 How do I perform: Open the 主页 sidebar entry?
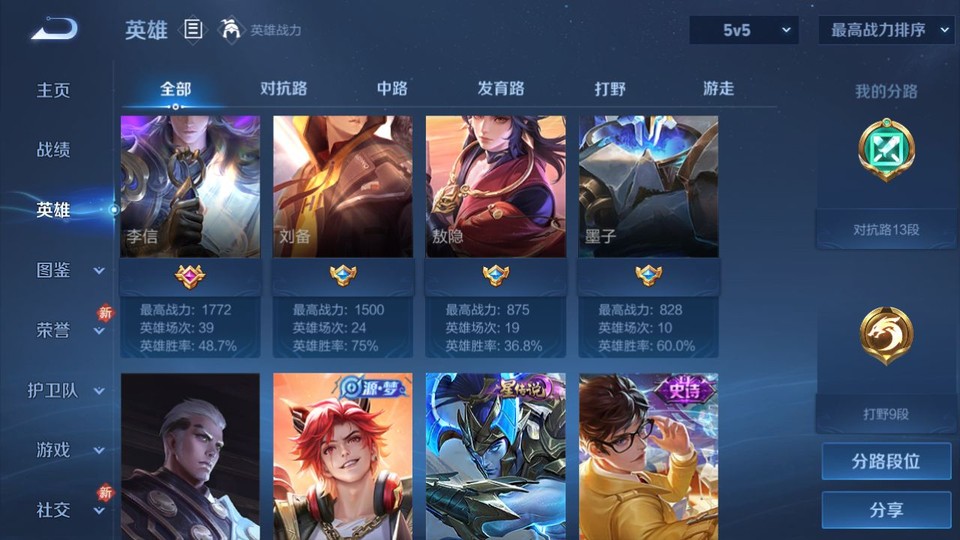click(54, 90)
